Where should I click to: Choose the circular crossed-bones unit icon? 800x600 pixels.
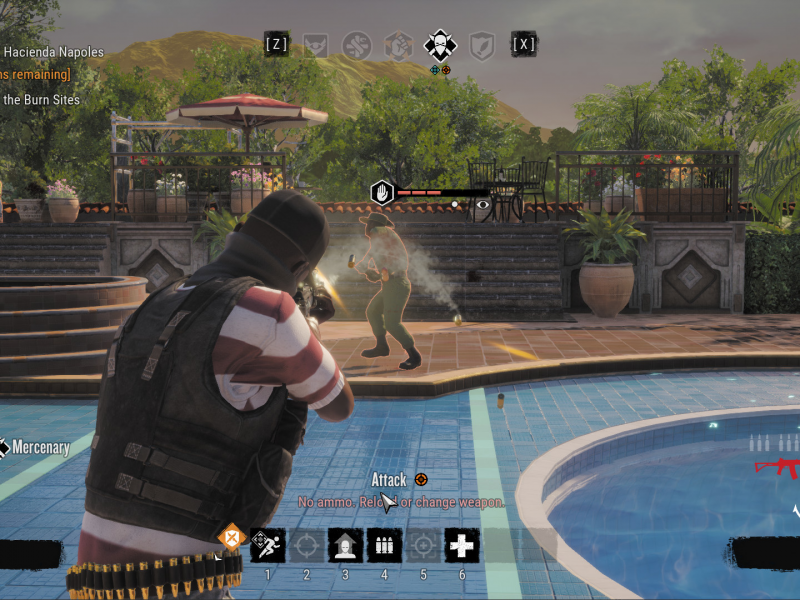(x=357, y=45)
